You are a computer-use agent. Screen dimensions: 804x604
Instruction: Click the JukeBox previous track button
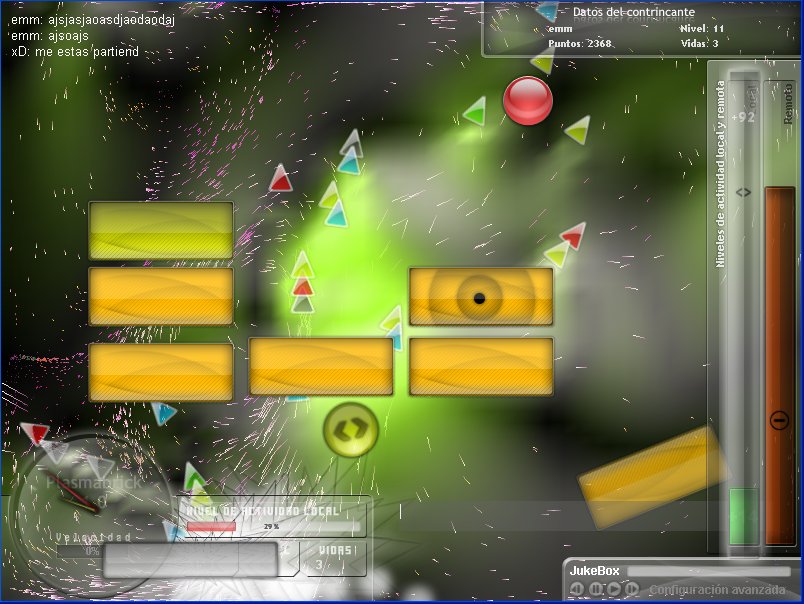(577, 589)
